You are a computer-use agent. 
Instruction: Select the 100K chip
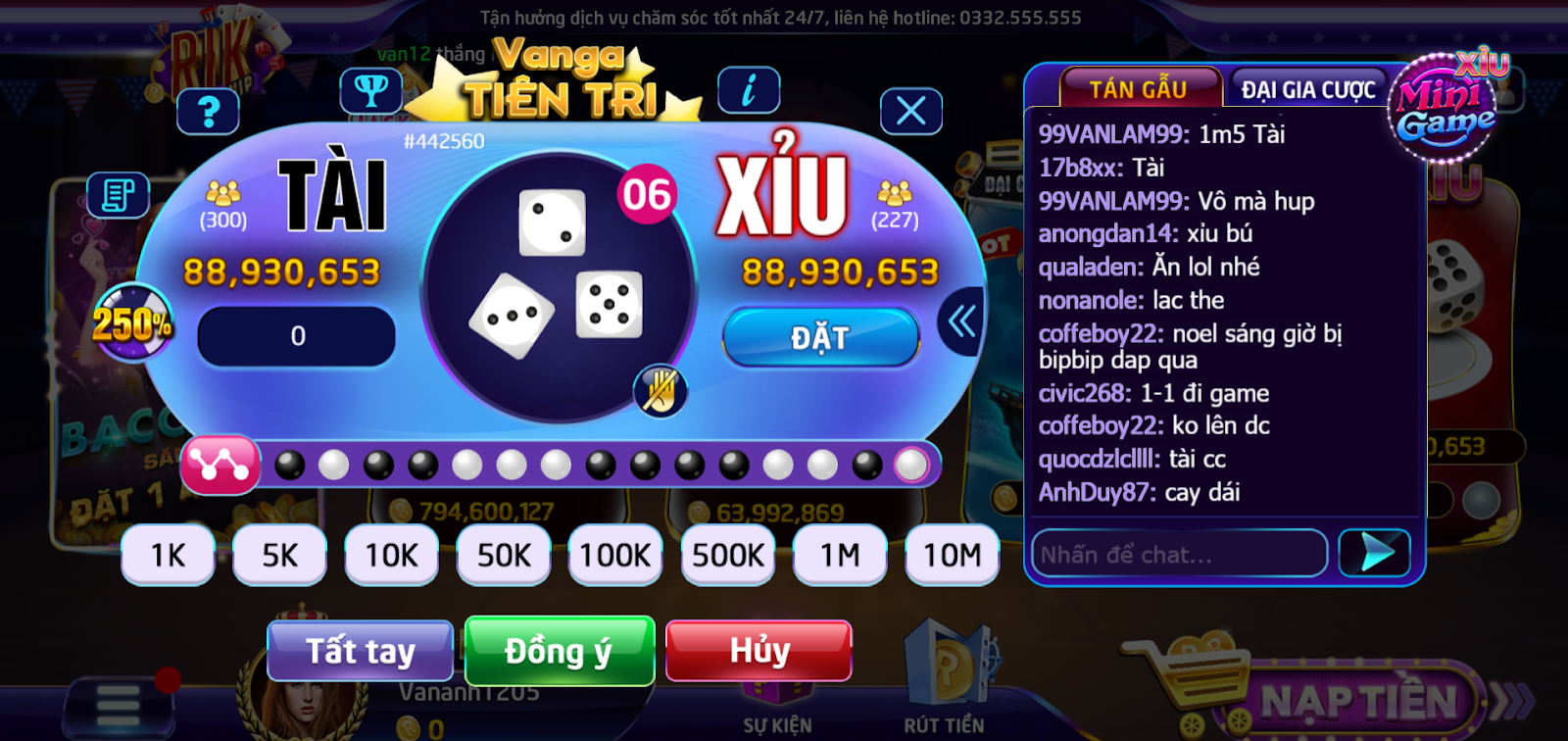(x=615, y=555)
